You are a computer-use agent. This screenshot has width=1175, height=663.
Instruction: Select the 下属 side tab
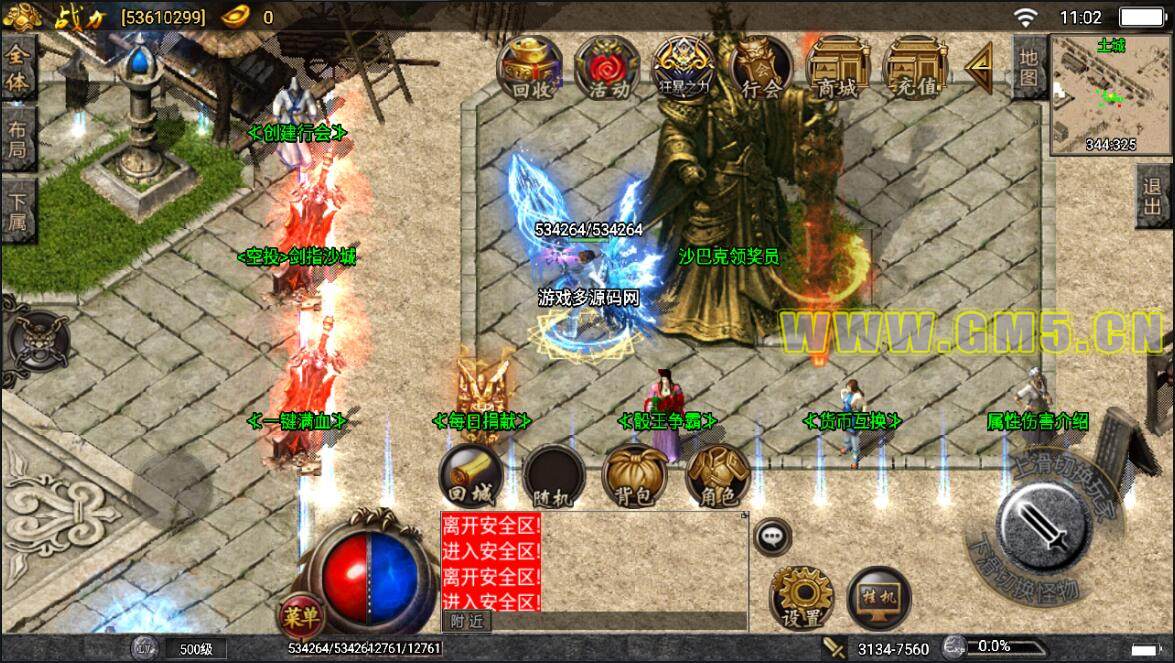pos(18,210)
